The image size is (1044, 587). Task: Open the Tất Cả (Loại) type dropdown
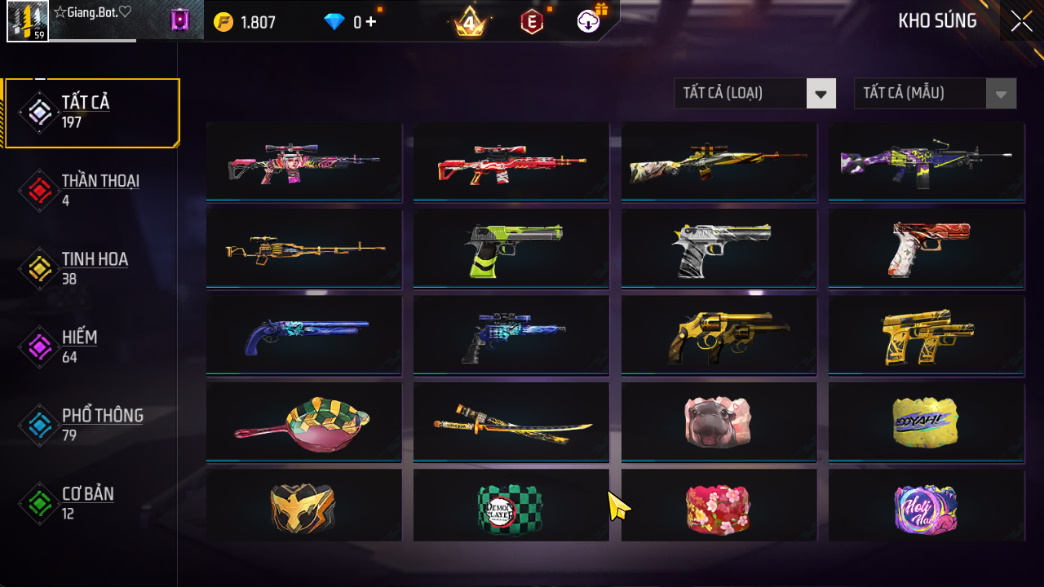(x=754, y=93)
